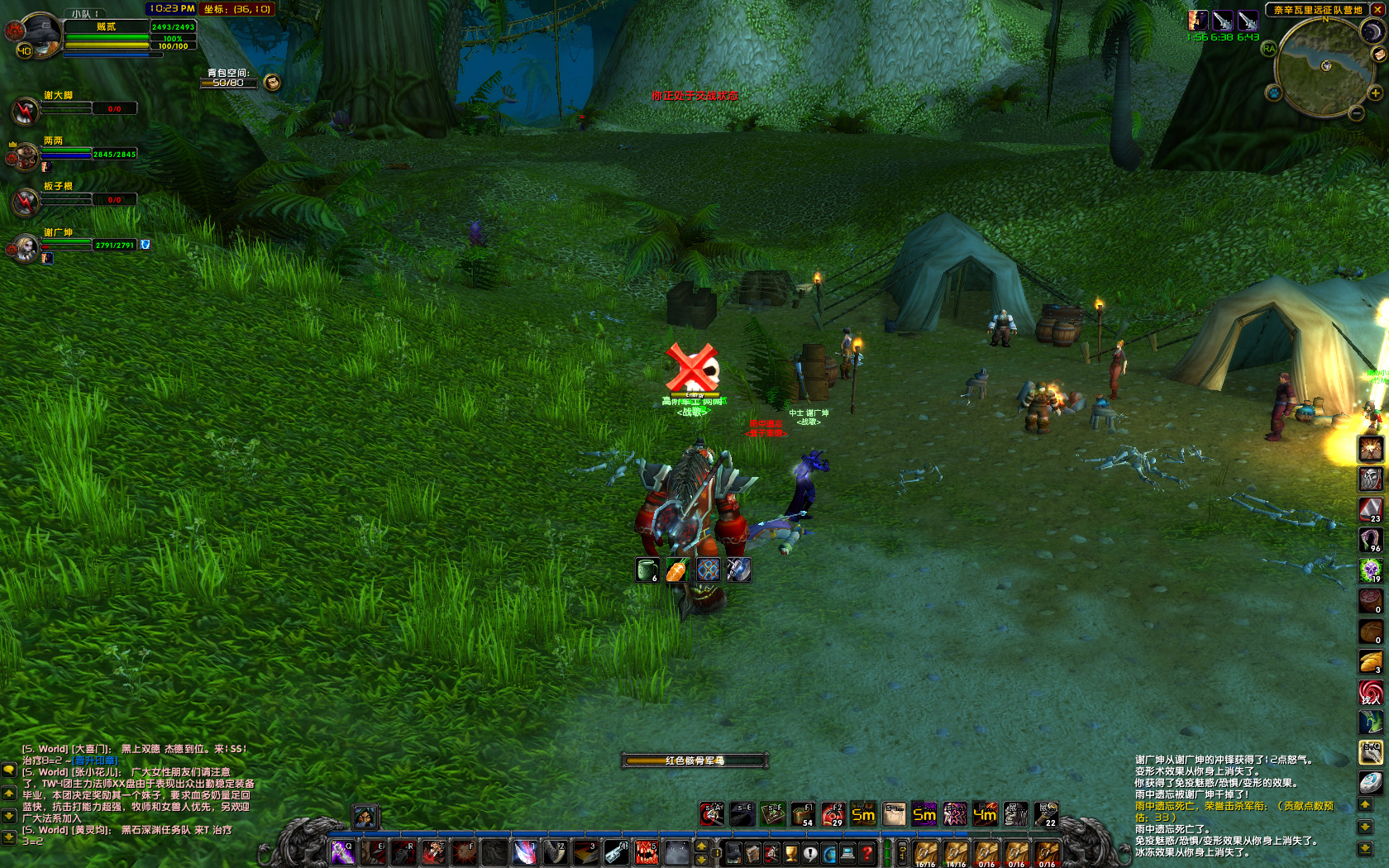The height and width of the screenshot is (868, 1389).
Task: Close the minimap with the X button
Action: click(1377, 10)
